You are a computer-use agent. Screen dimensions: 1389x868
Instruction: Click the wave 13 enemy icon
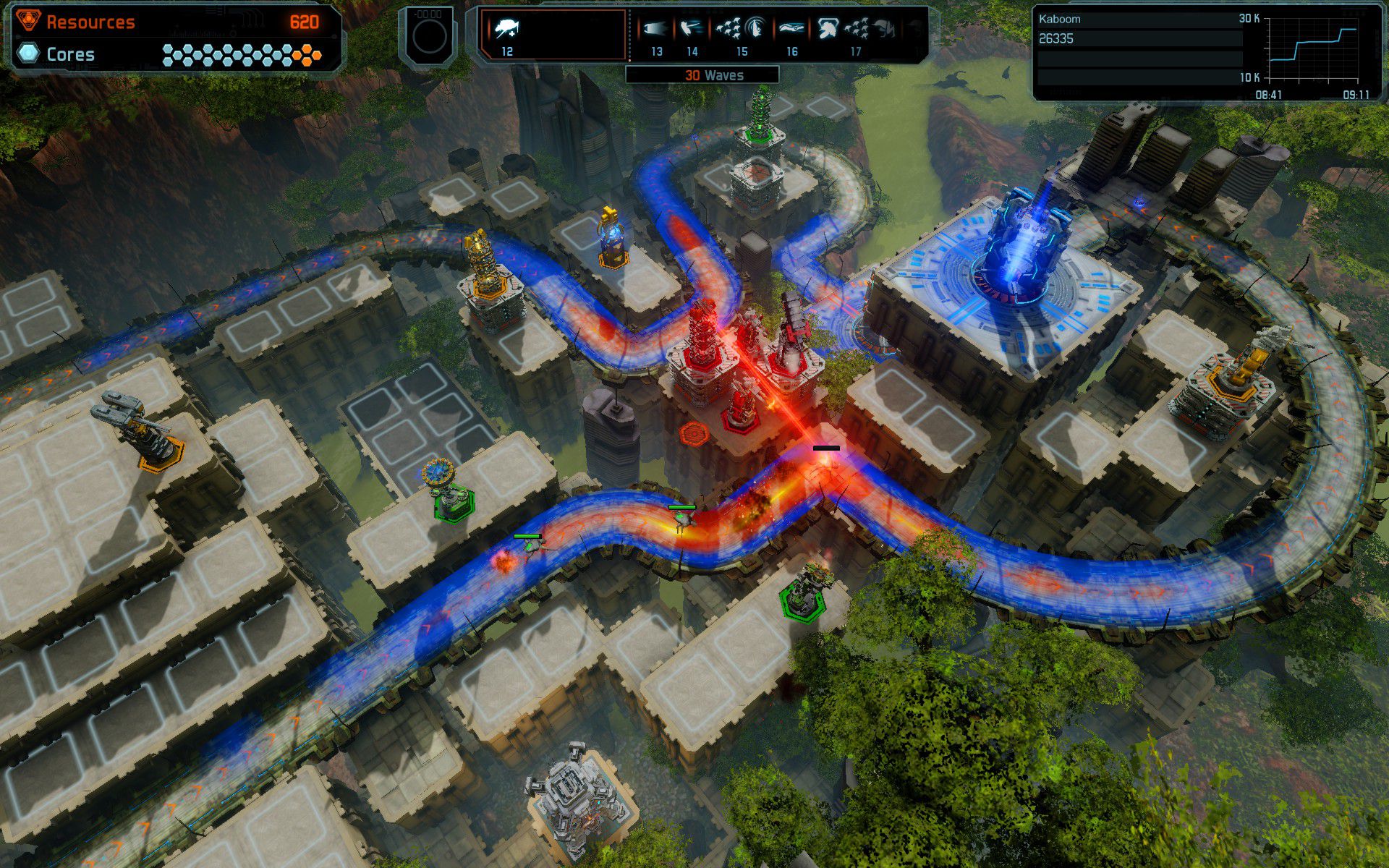click(655, 30)
